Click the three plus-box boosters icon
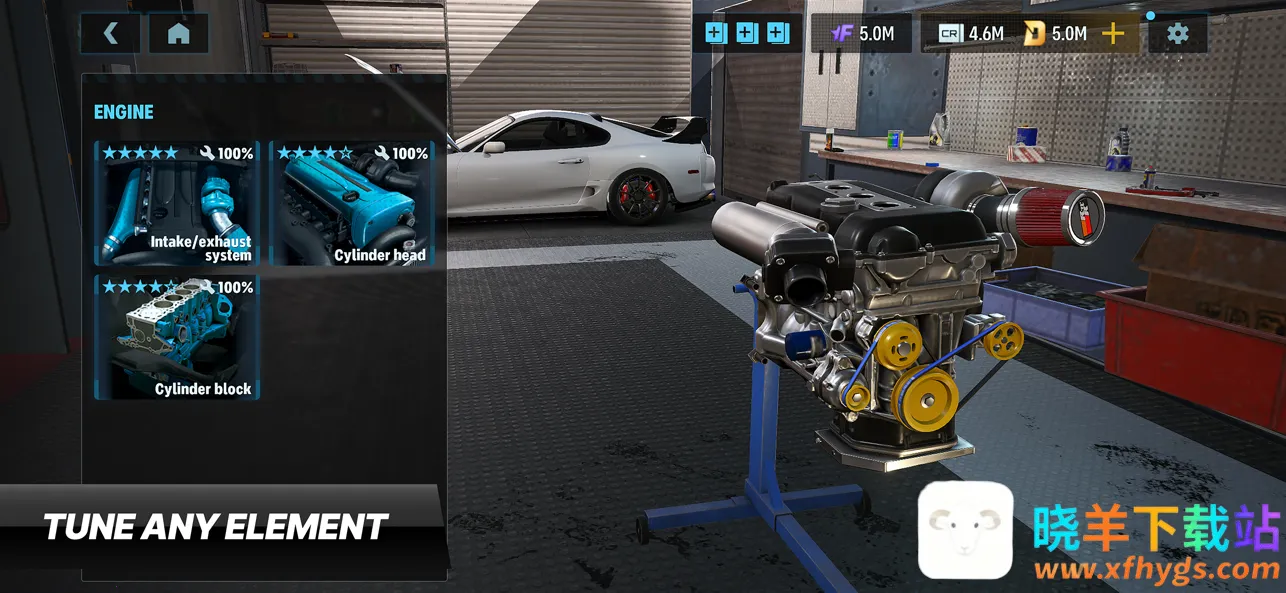Image resolution: width=1286 pixels, height=593 pixels. tap(746, 34)
